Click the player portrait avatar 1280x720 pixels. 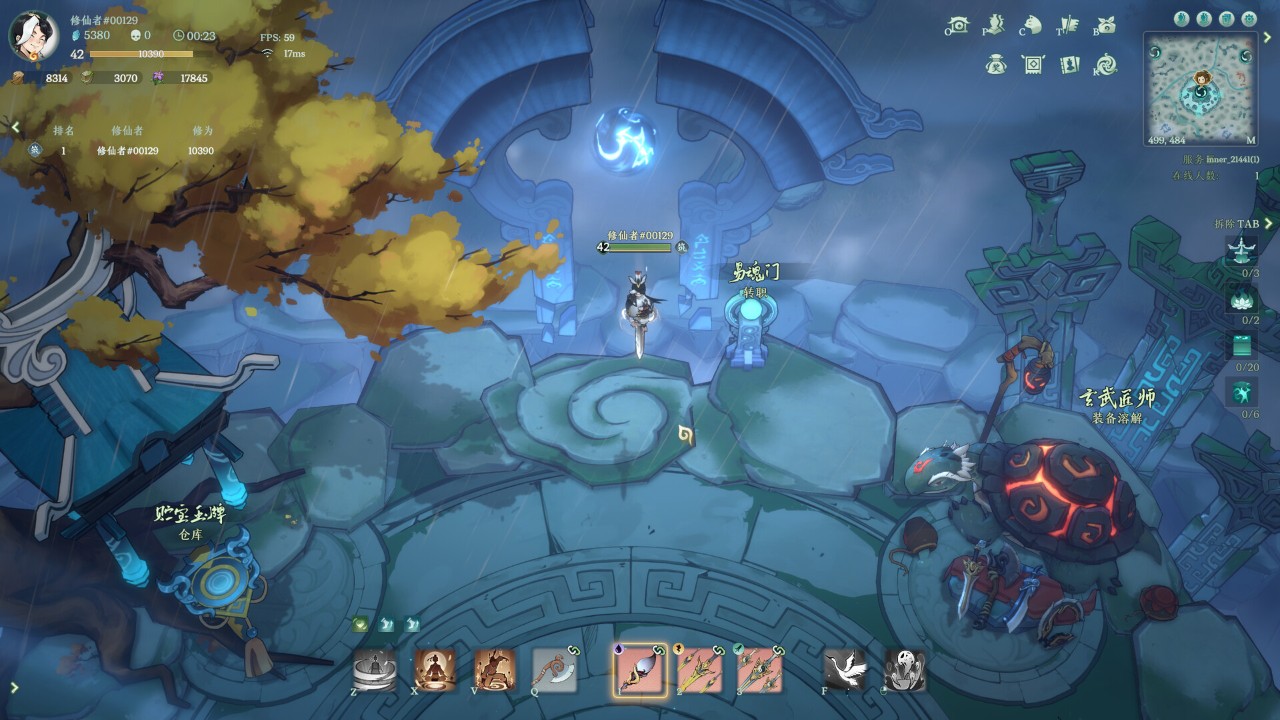33,35
